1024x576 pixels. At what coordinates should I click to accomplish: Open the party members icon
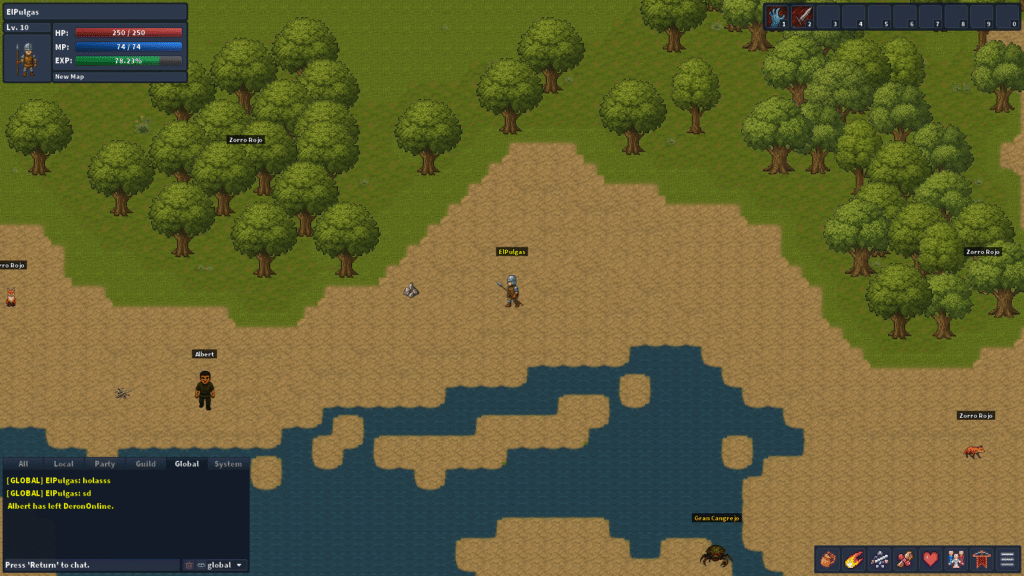(956, 559)
